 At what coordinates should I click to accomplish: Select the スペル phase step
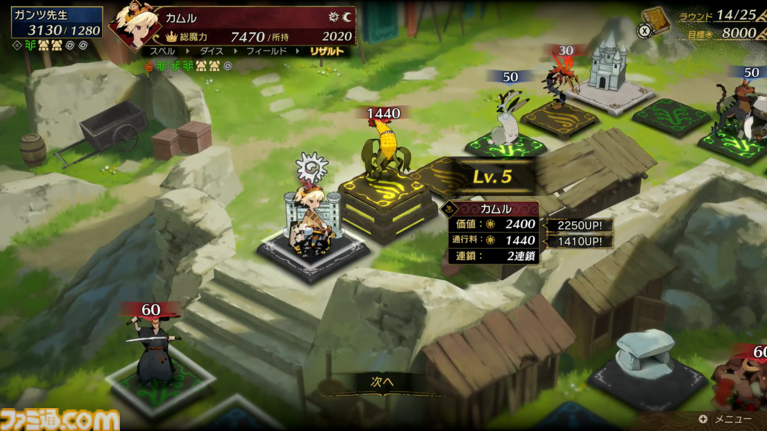(162, 50)
